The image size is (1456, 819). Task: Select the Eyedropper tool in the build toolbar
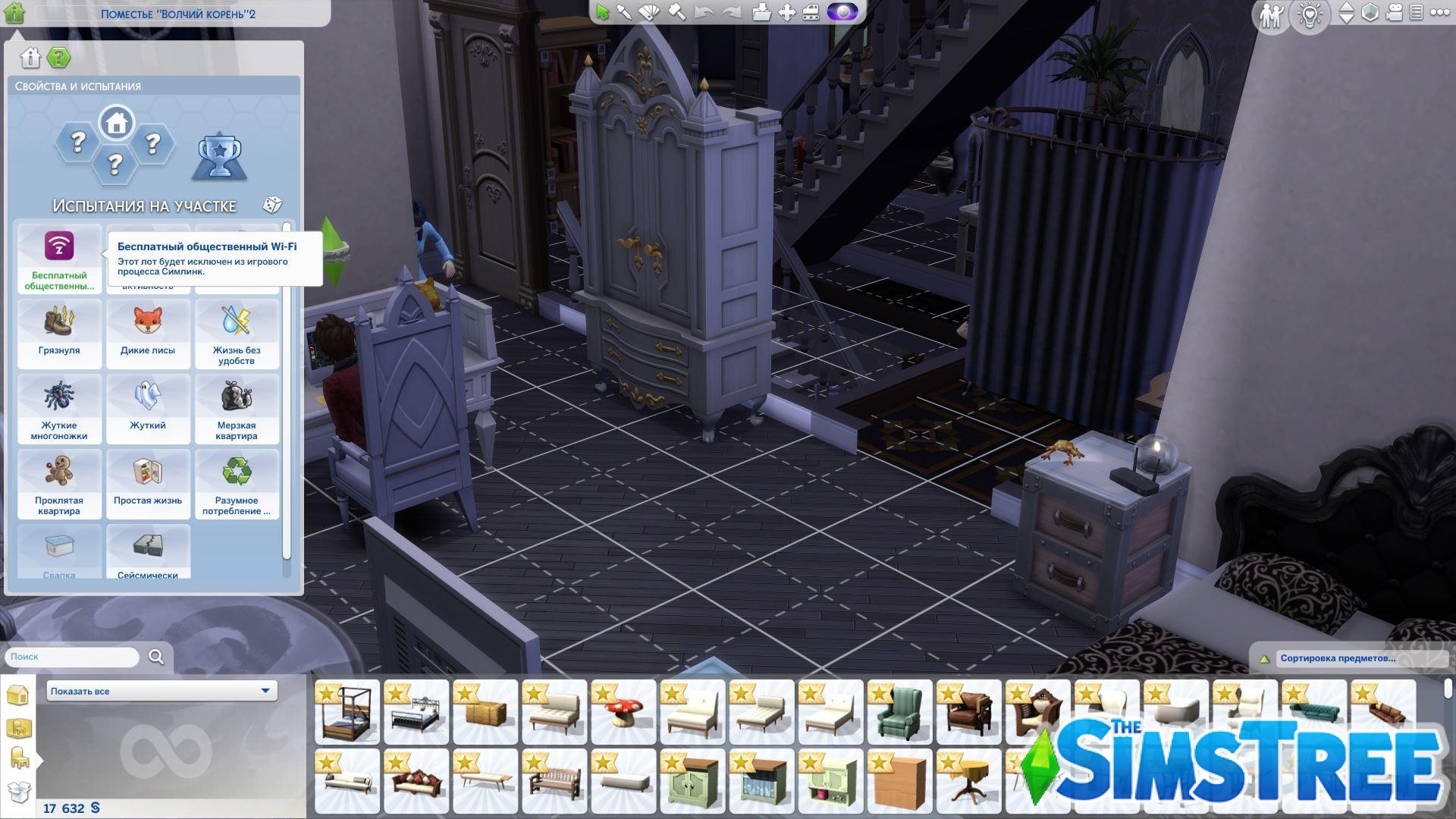point(624,13)
